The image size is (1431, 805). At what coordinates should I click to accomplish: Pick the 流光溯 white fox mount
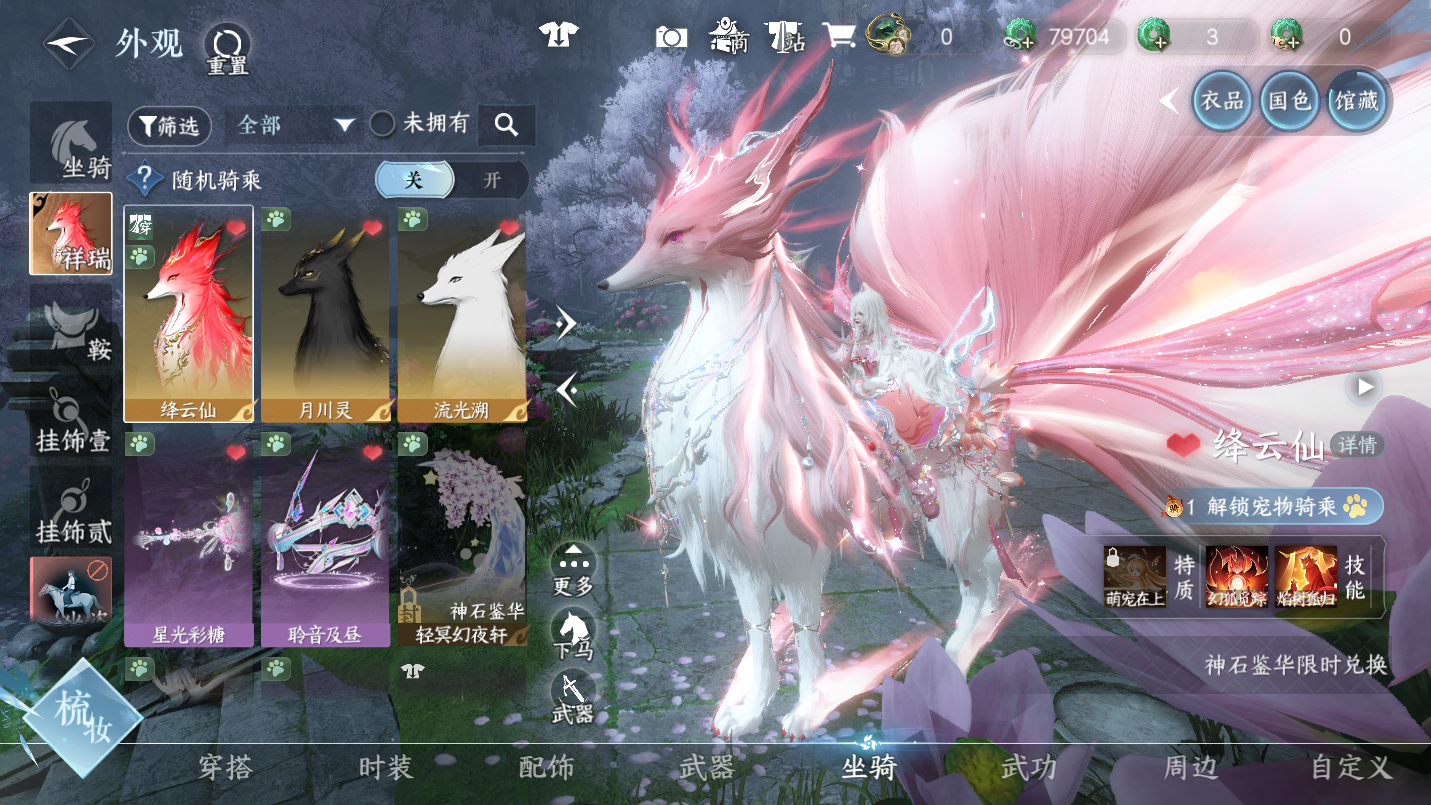click(461, 313)
